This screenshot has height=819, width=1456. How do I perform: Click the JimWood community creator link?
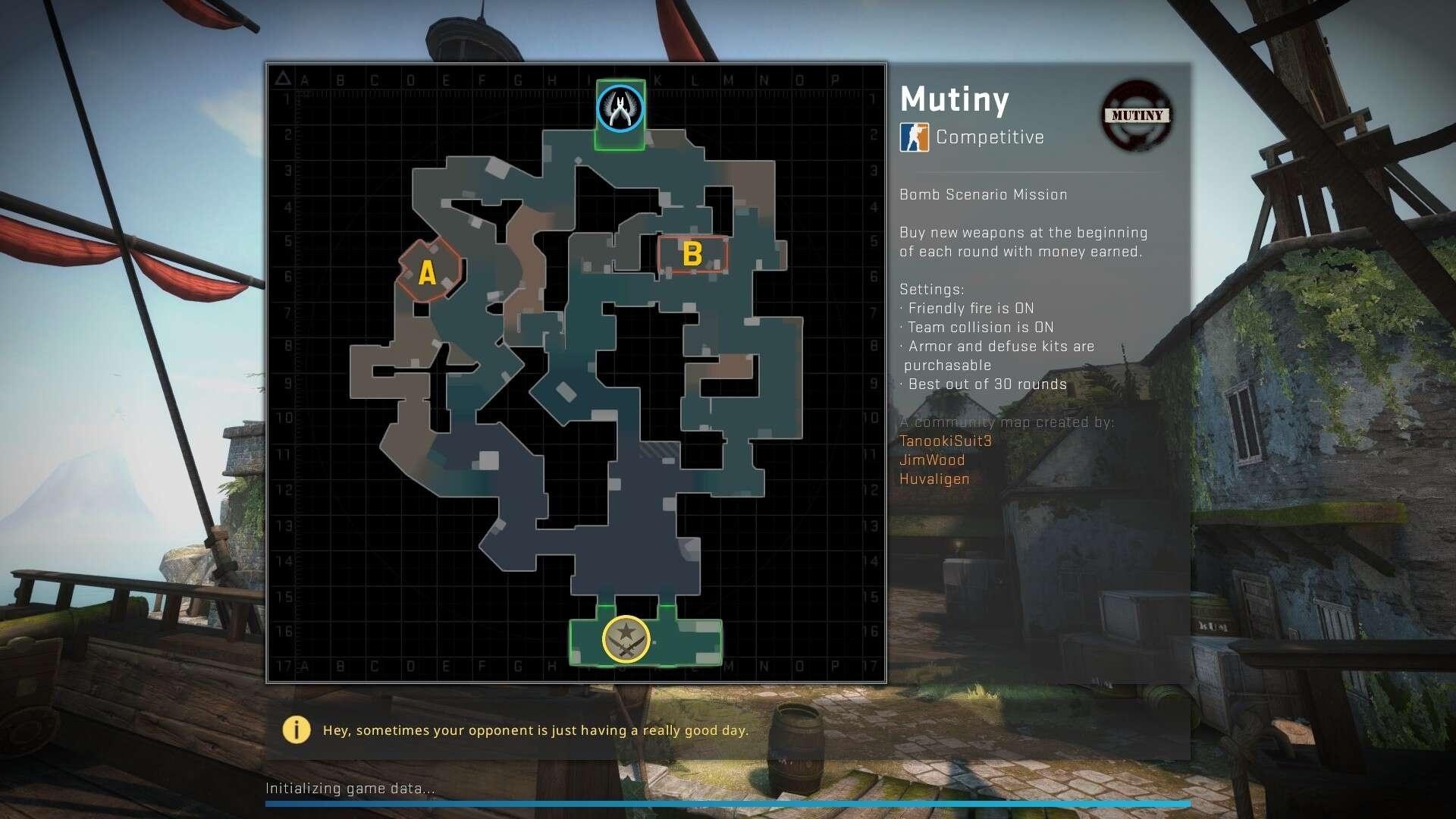(x=931, y=460)
